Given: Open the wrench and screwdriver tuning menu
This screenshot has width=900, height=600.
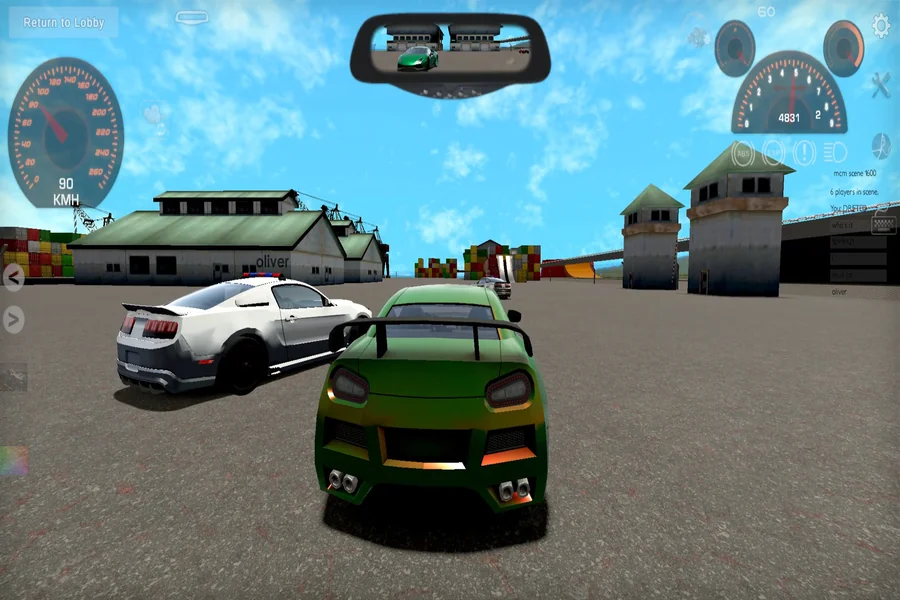Looking at the screenshot, I should [x=880, y=85].
